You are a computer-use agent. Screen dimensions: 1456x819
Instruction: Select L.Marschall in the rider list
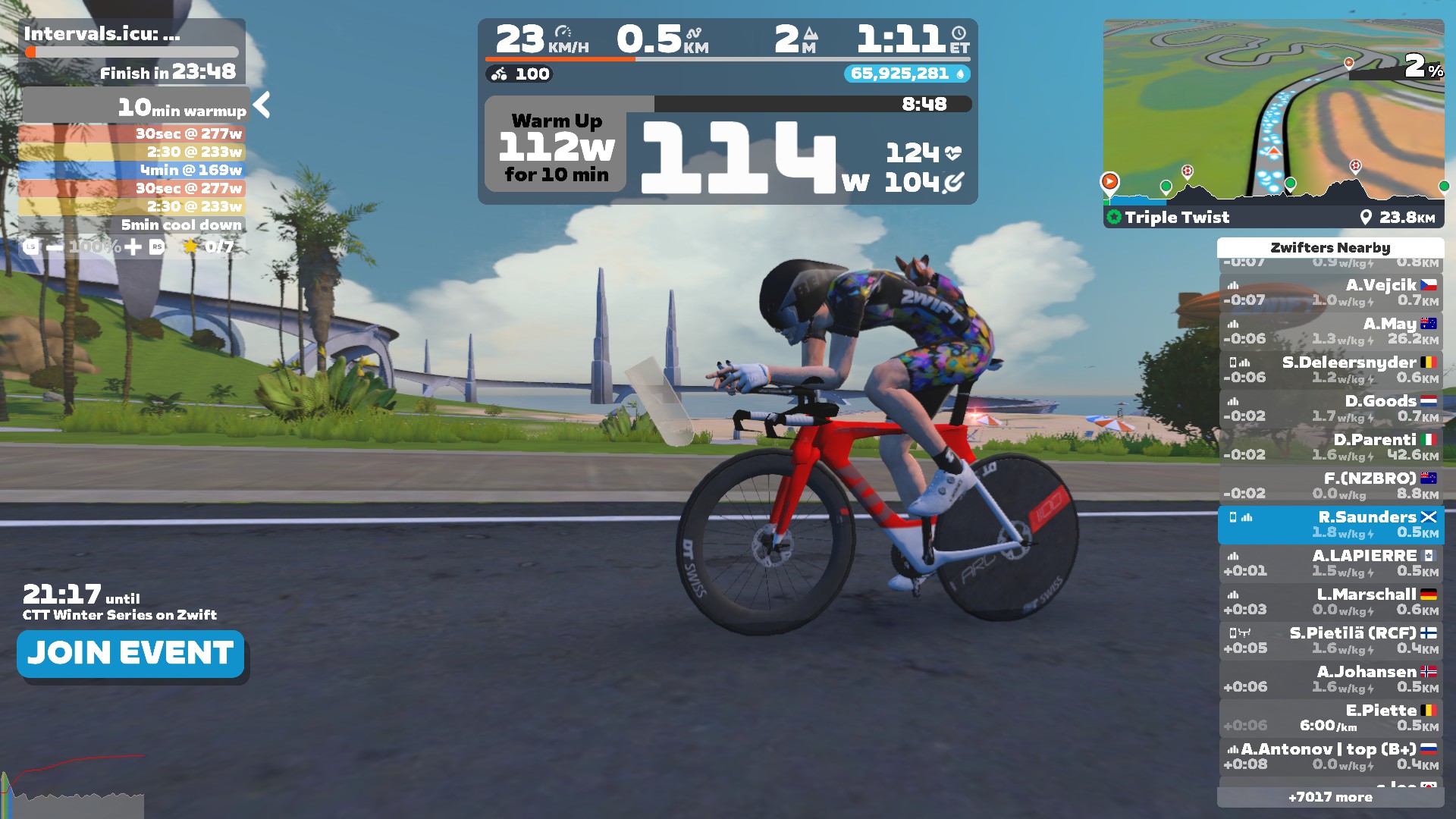(1331, 602)
